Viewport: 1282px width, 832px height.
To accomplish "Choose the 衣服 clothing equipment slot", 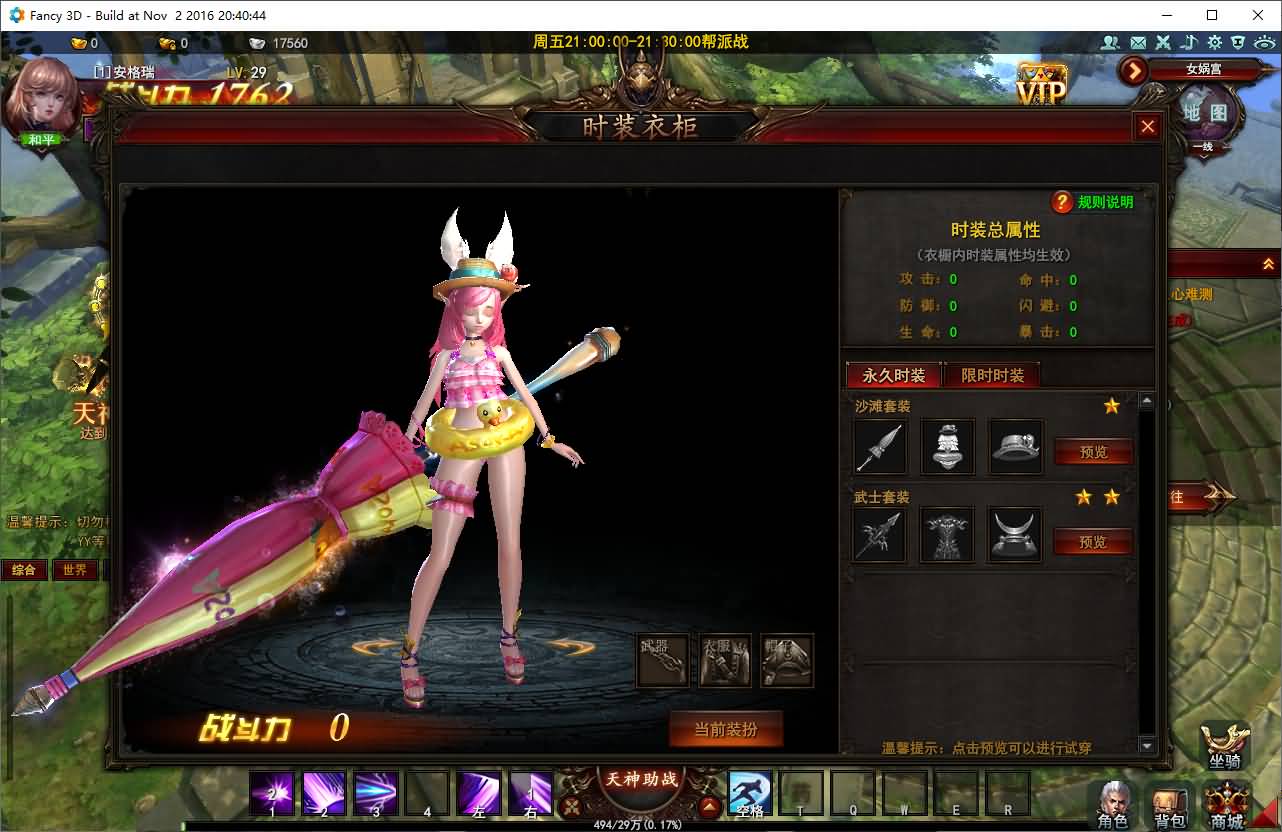I will coord(725,660).
